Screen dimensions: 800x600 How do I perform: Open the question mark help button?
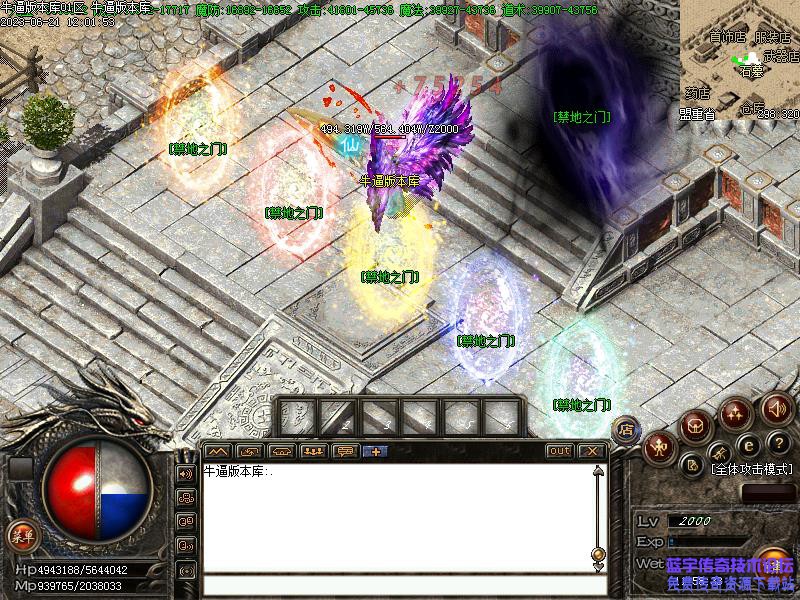pos(778,443)
